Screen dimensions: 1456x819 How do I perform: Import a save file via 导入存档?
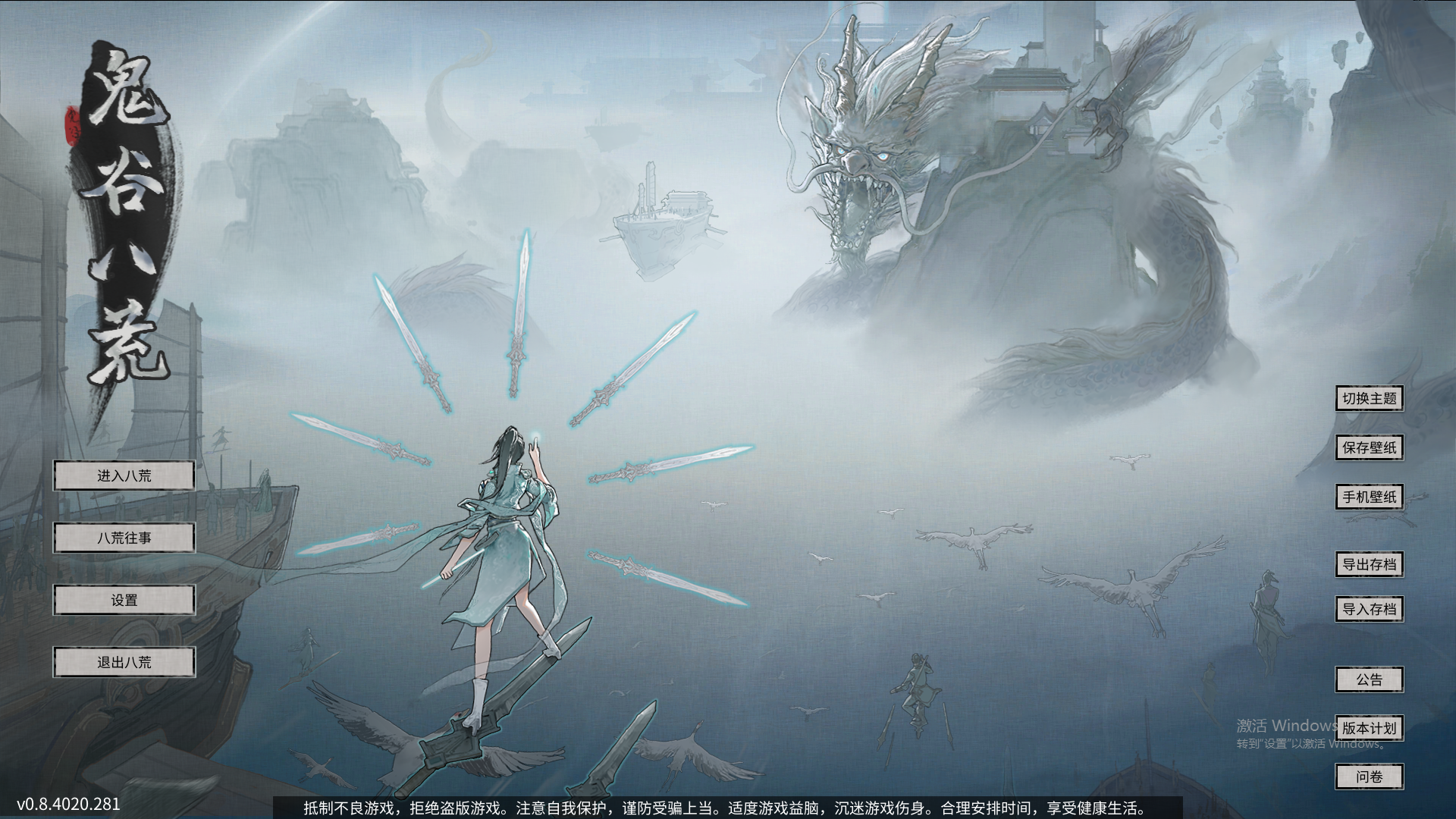[x=1370, y=608]
